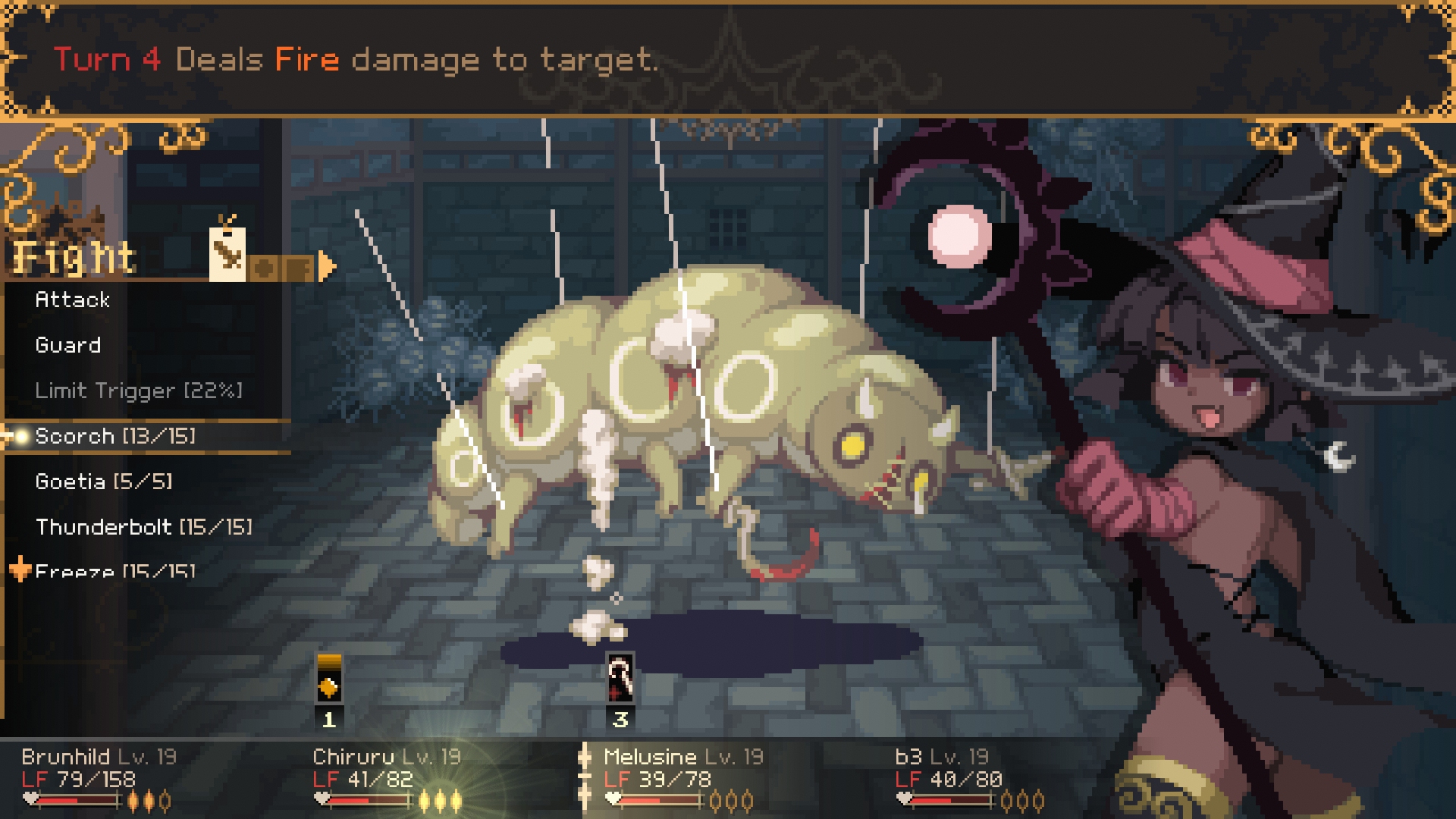This screenshot has height=819, width=1456.
Task: Select b3's party status panel
Action: (x=969, y=777)
